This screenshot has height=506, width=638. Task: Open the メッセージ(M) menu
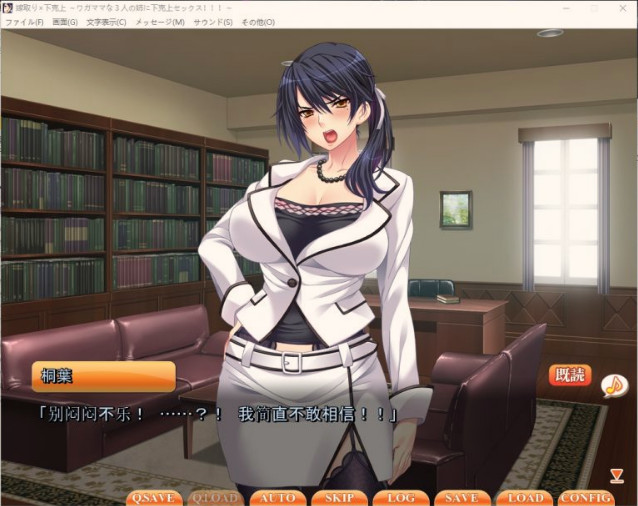point(159,22)
